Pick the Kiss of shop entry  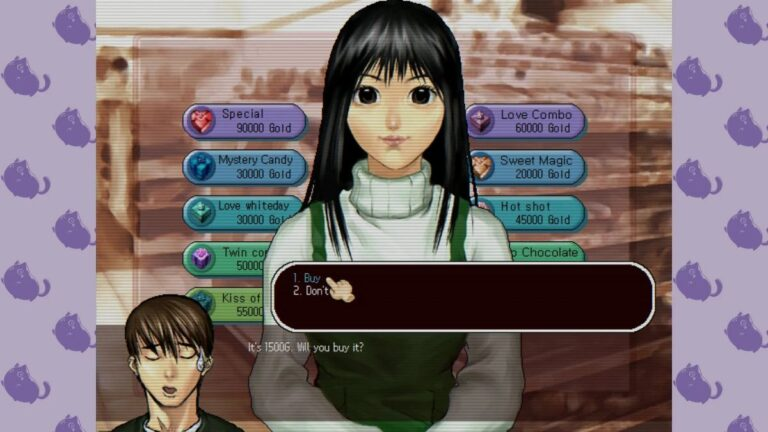click(x=228, y=304)
